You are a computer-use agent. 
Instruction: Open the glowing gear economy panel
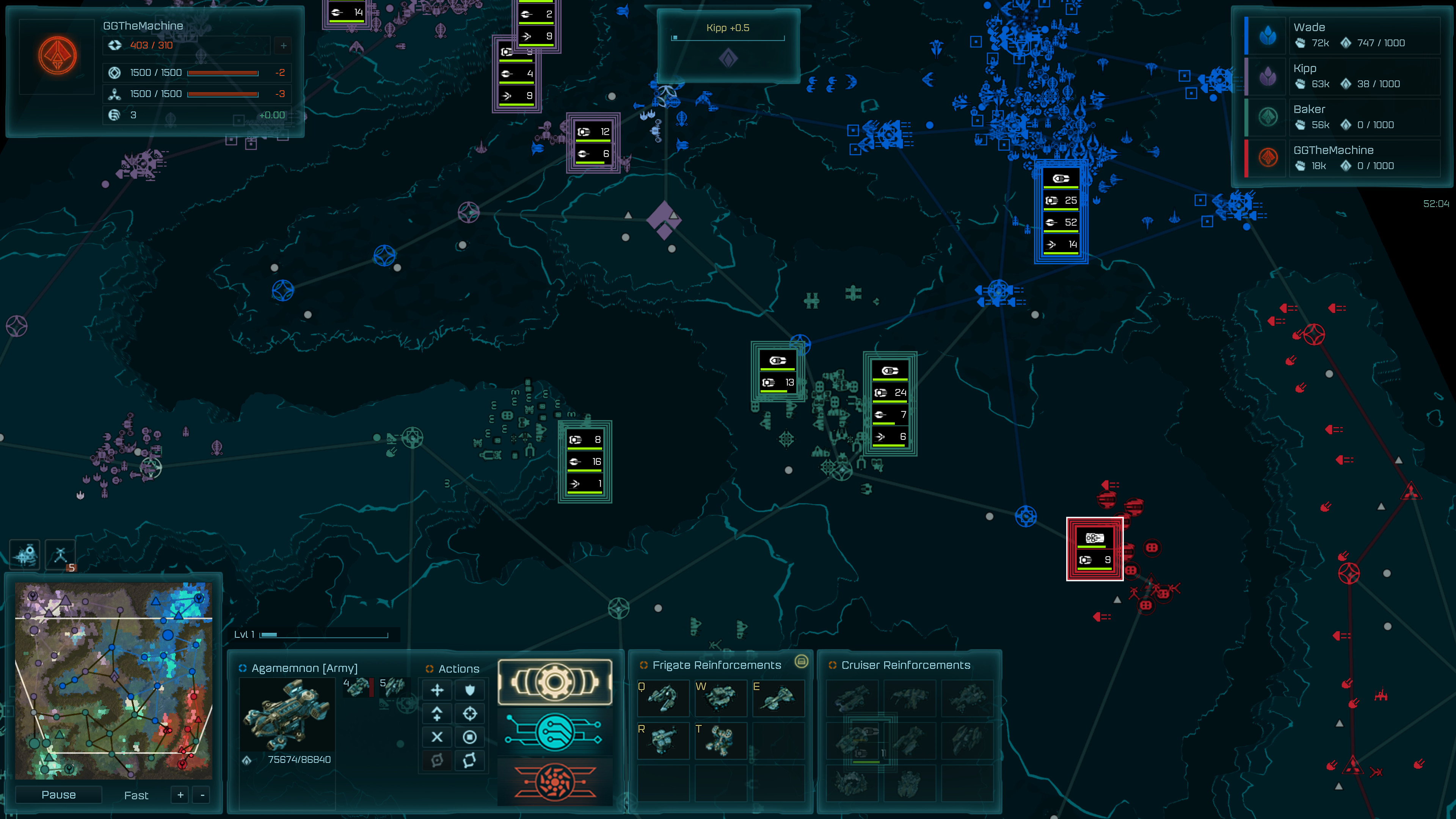[x=555, y=682]
